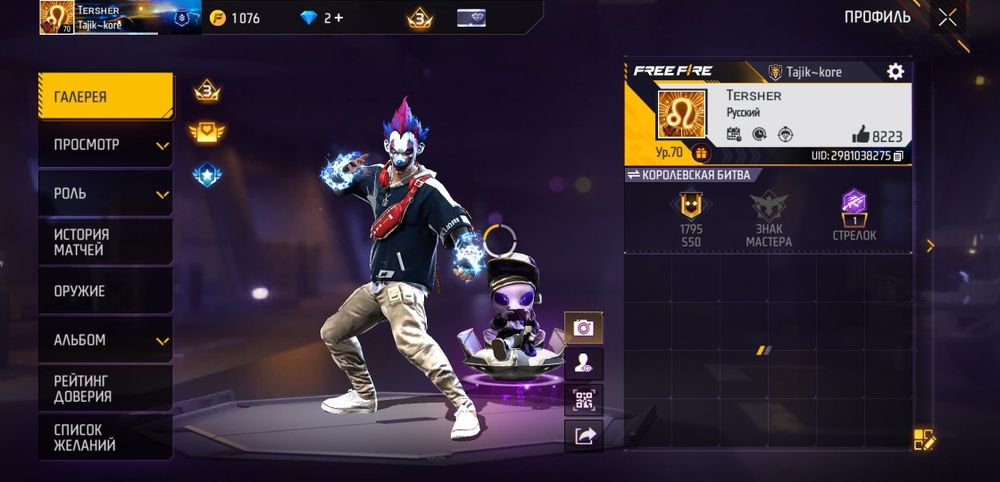Expand the Роль menu entry
The image size is (1000, 482).
point(105,193)
